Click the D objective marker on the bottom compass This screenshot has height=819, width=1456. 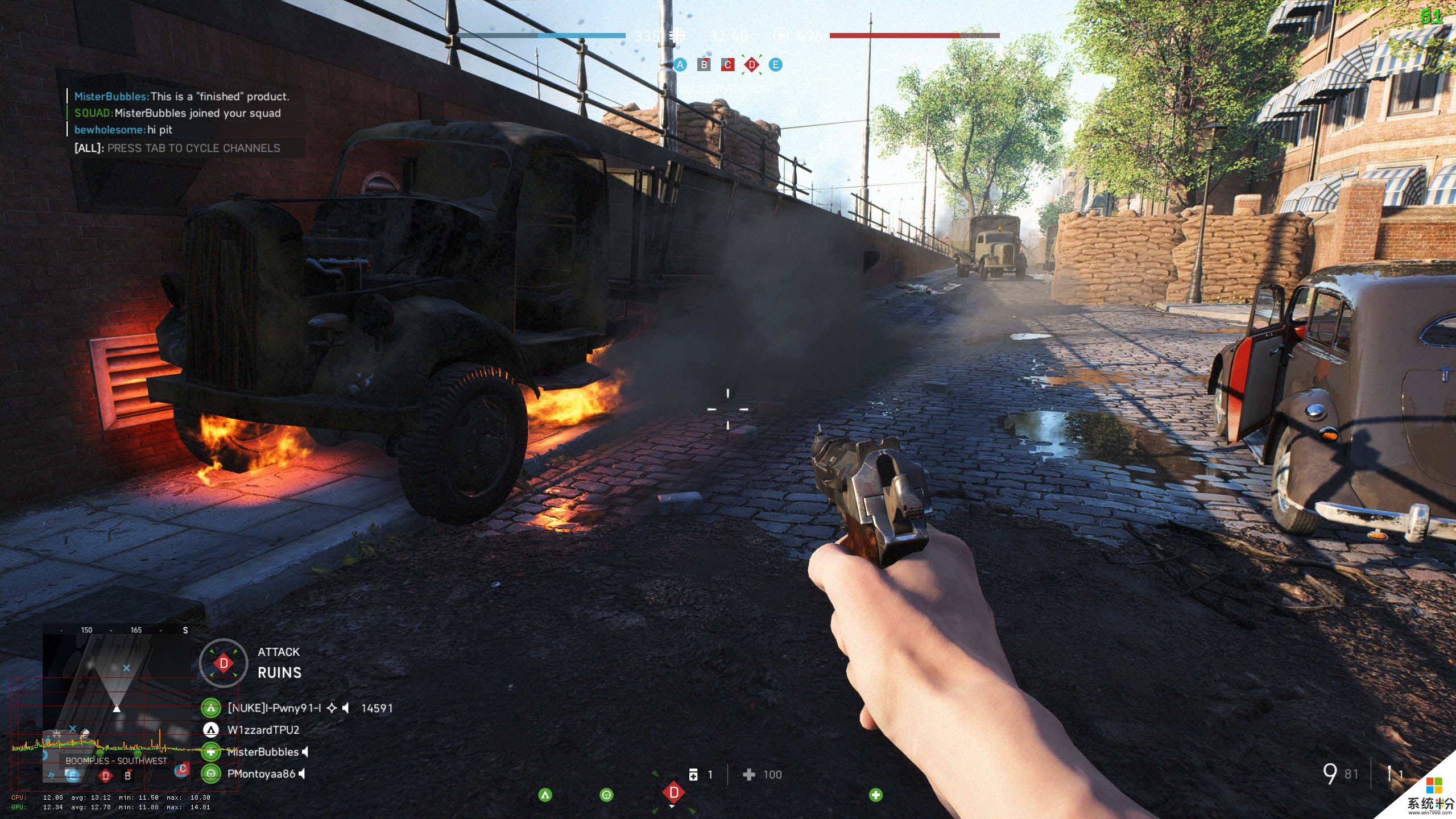(x=673, y=792)
